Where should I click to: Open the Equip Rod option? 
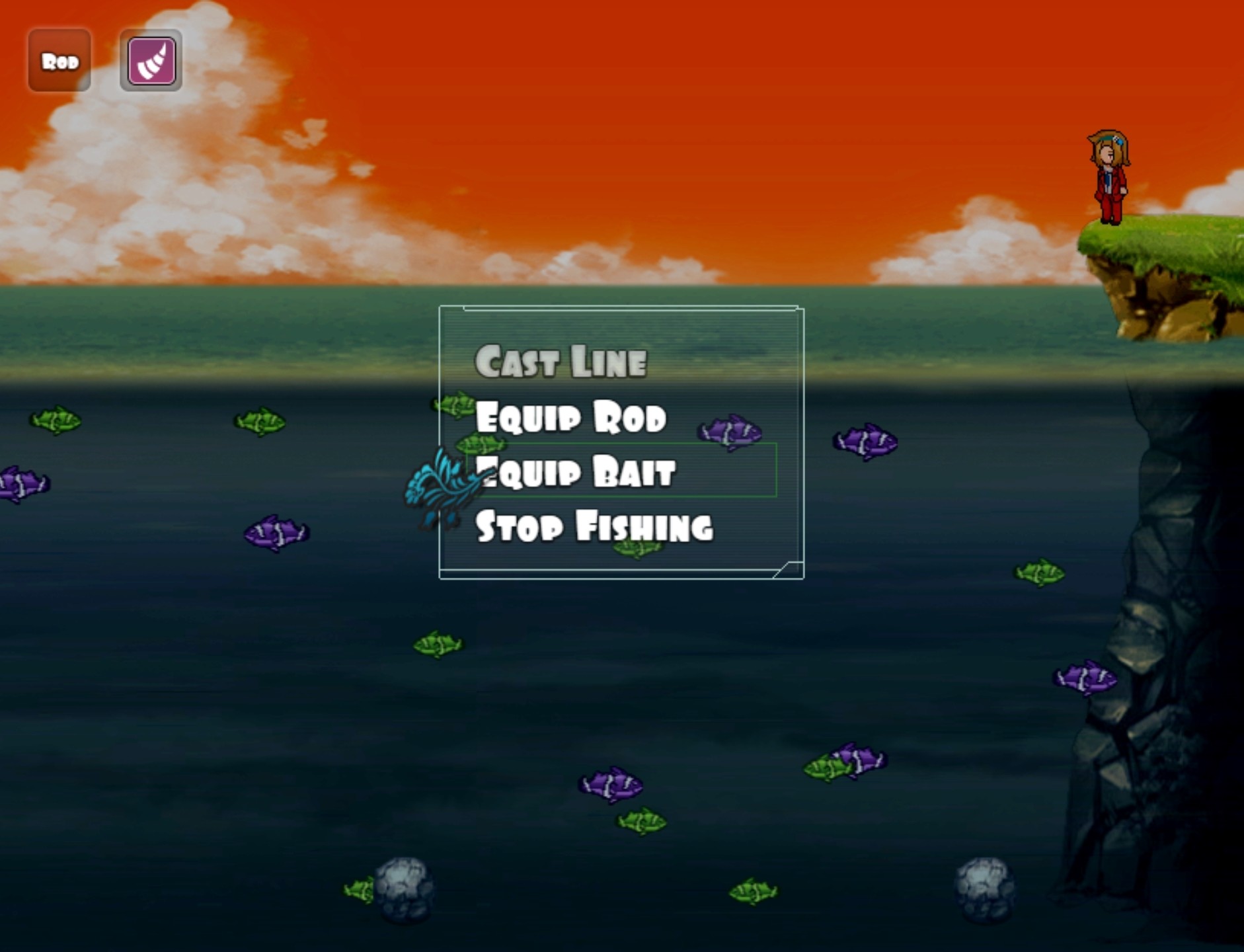pyautogui.click(x=571, y=416)
